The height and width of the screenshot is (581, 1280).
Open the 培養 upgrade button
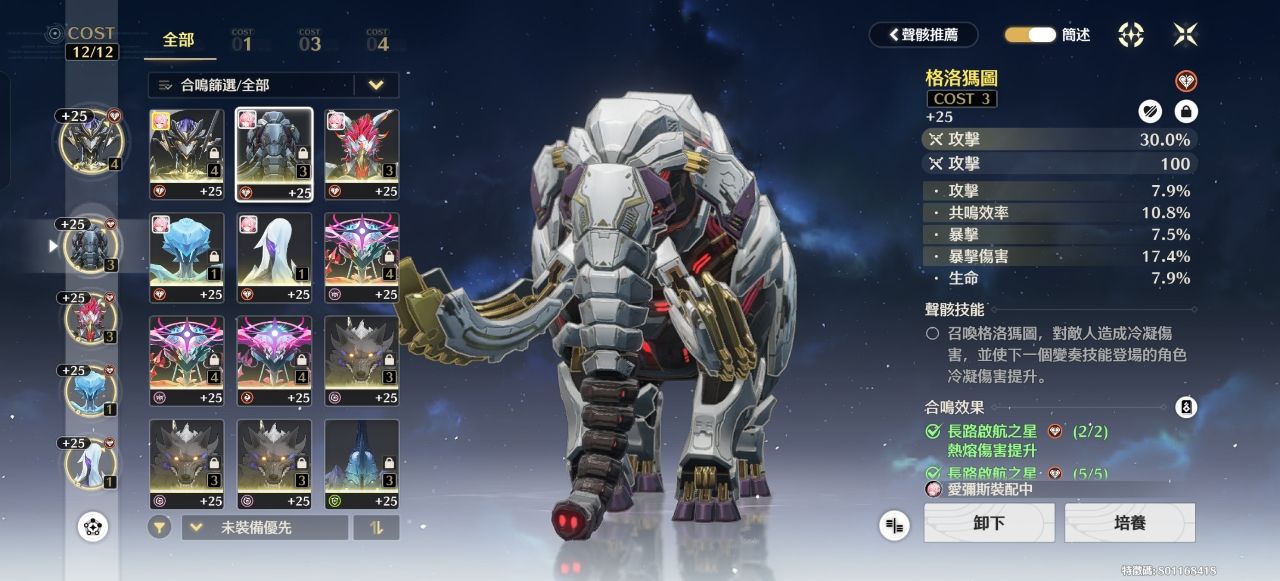pyautogui.click(x=1129, y=523)
